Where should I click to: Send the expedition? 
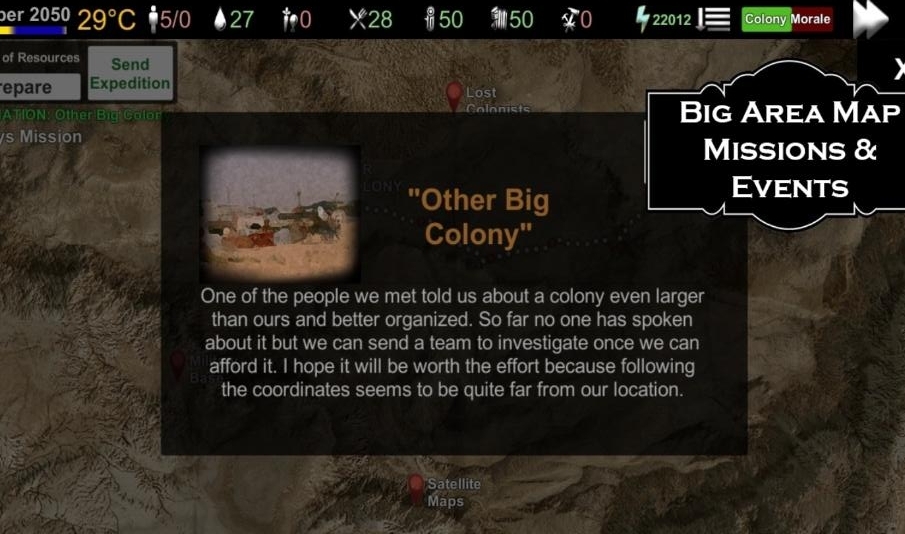[x=130, y=74]
